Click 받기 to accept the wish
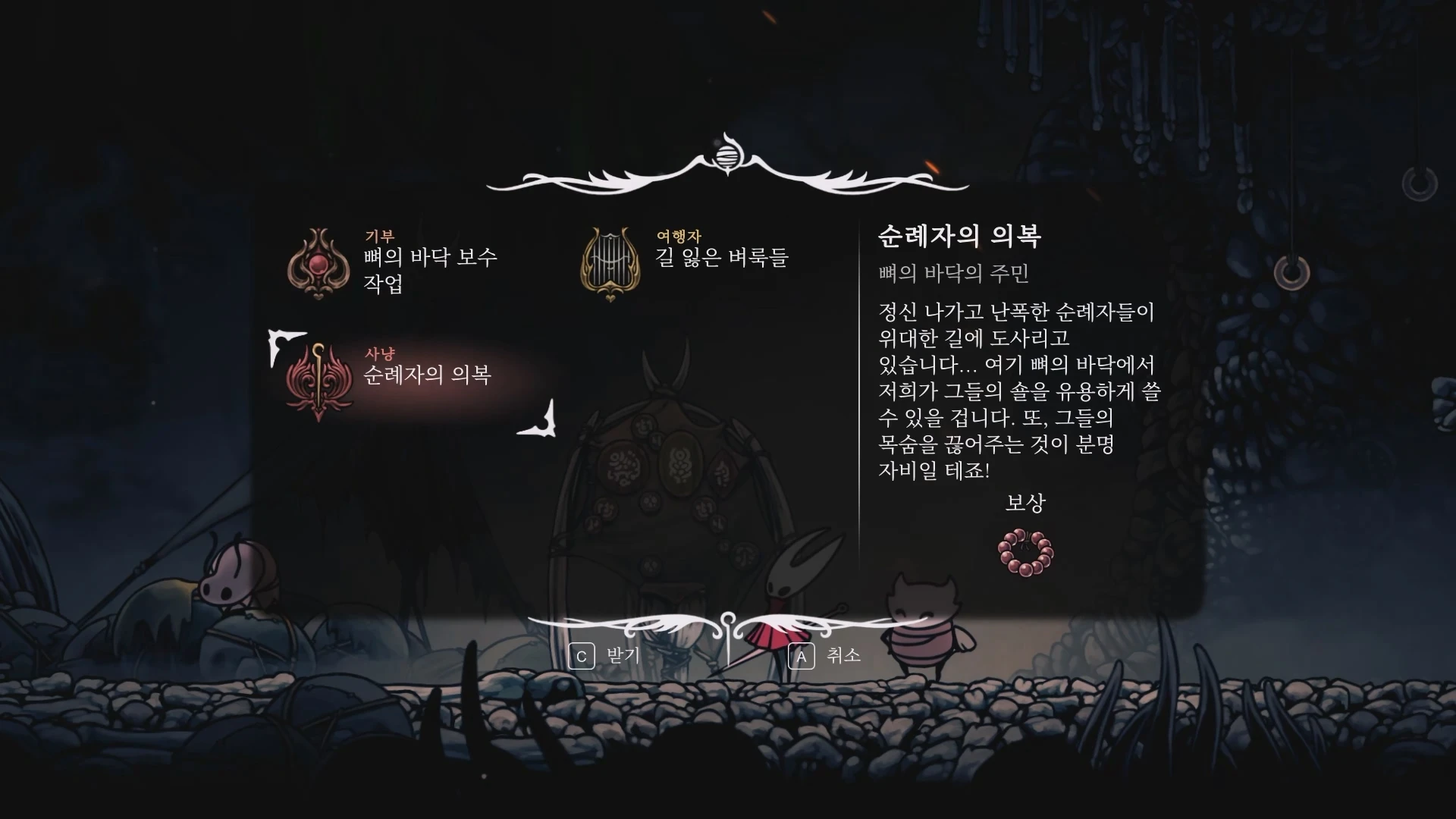Screen dimensions: 1456x819 click(622, 657)
